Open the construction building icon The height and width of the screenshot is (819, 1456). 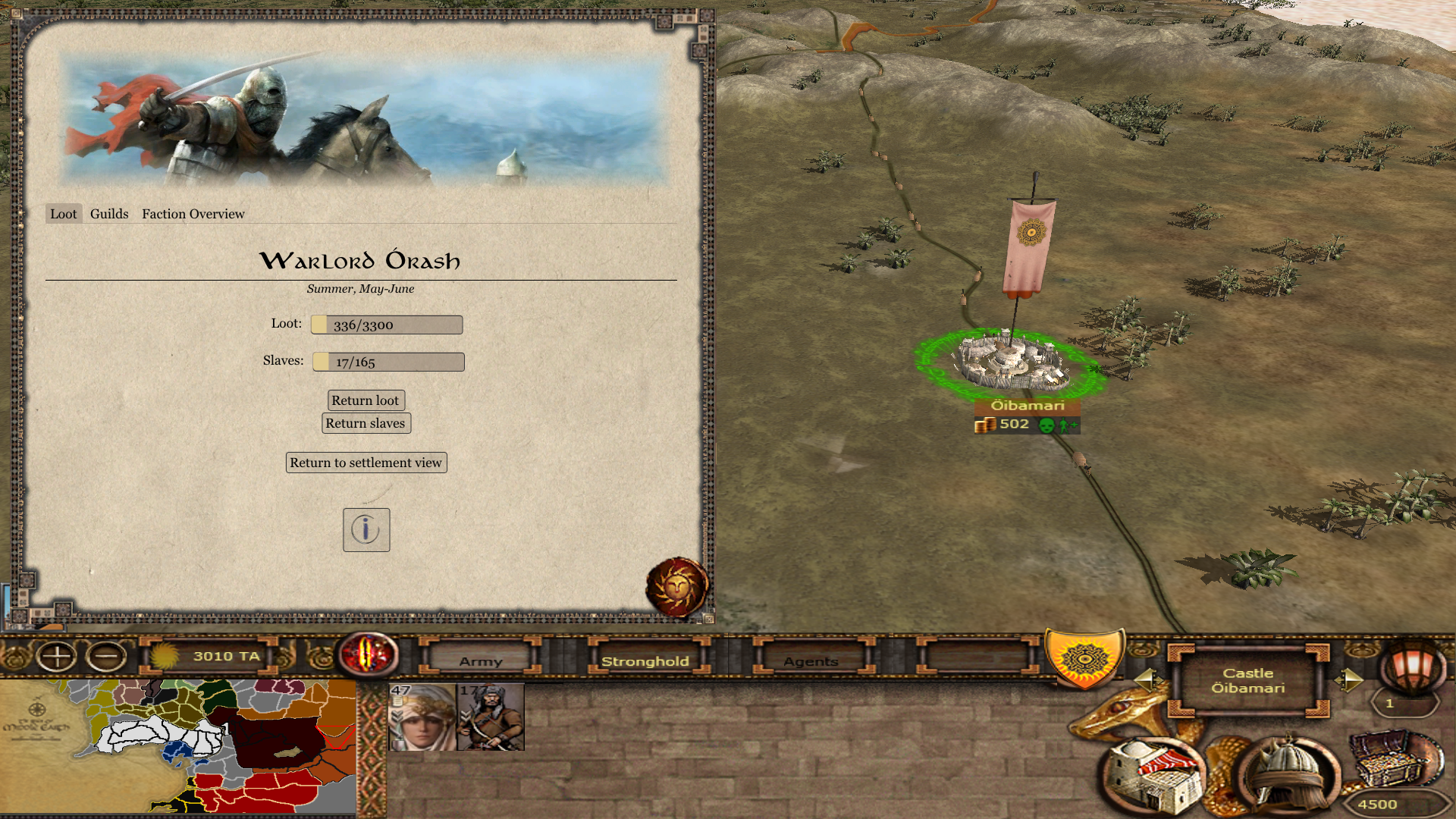[x=1153, y=777]
